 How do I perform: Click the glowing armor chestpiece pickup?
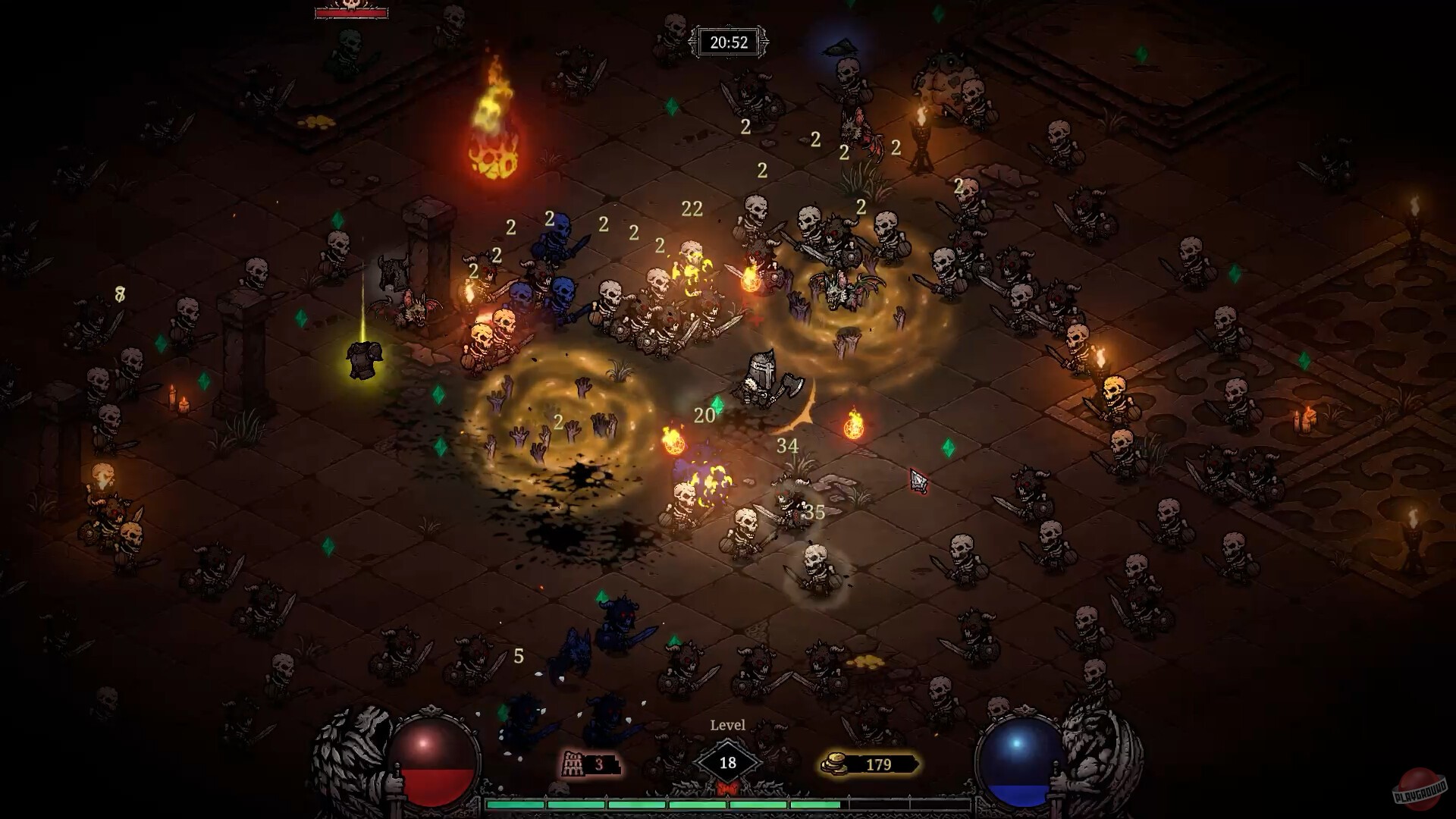point(362,362)
